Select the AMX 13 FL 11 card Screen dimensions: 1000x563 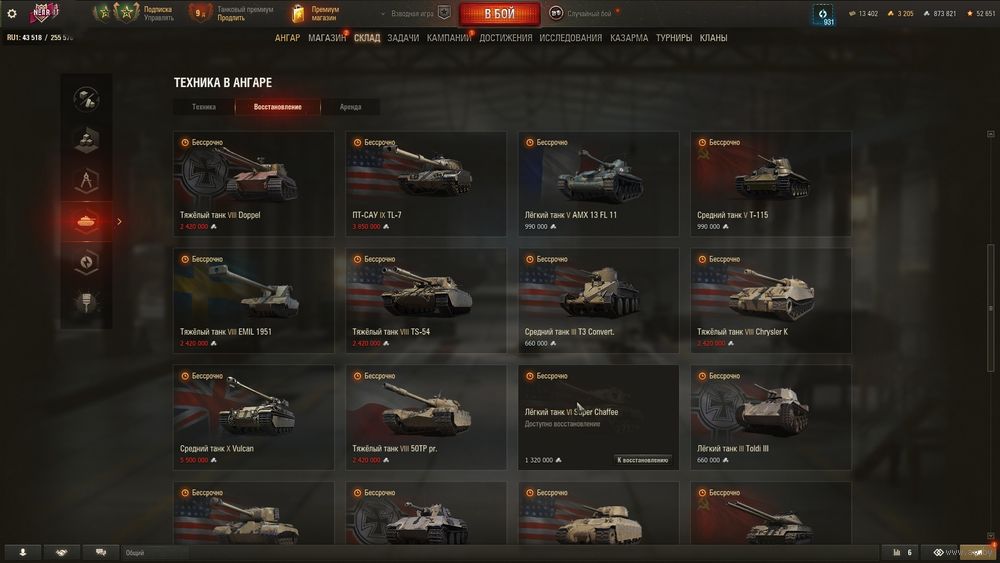point(598,183)
